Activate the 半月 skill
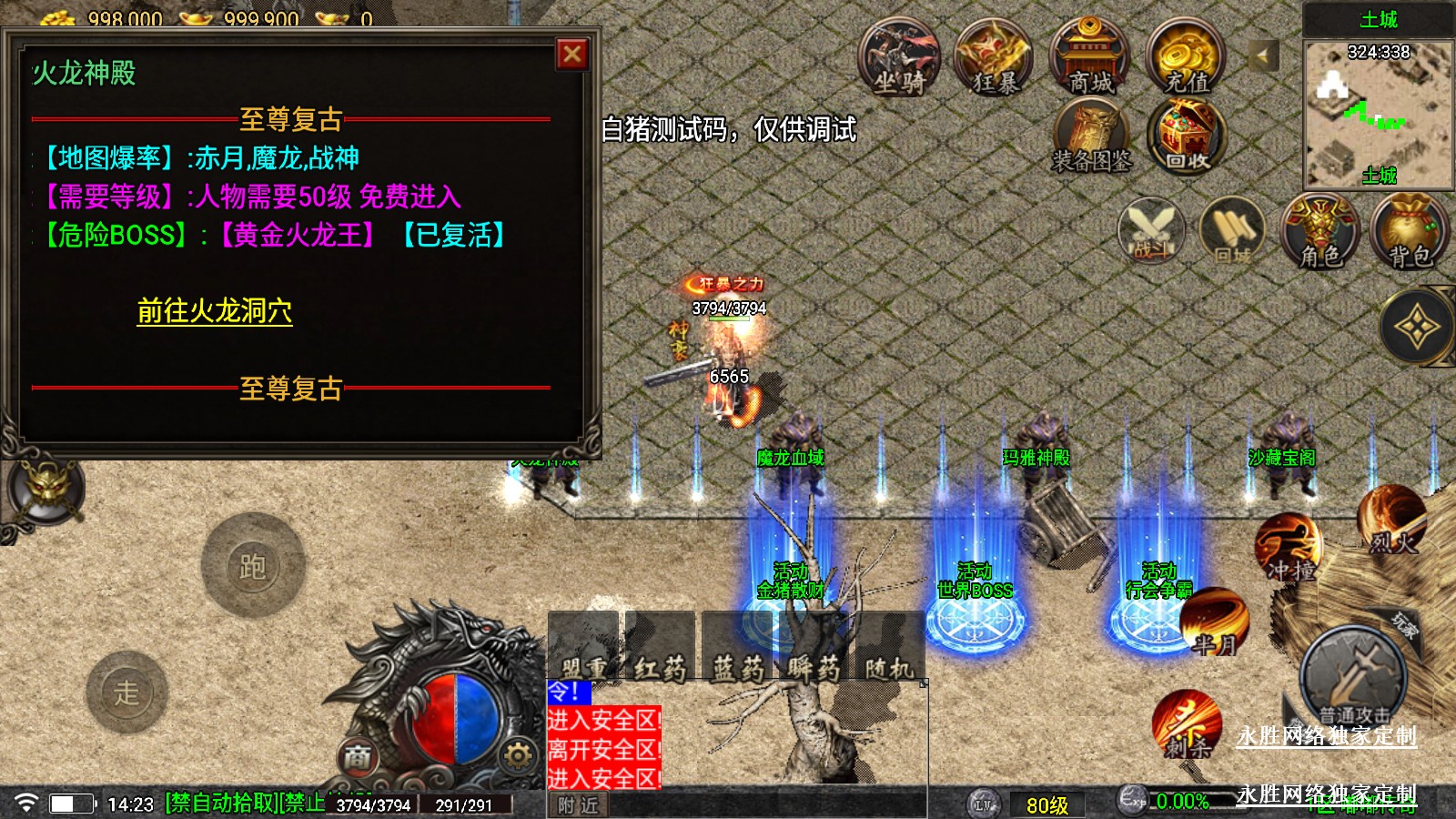 click(x=1214, y=623)
